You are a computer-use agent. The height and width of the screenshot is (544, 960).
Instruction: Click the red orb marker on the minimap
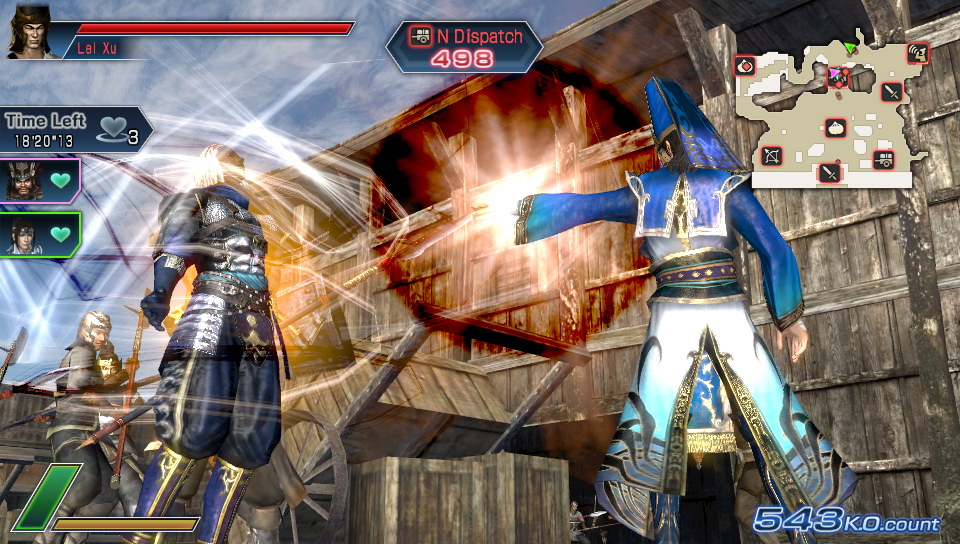(745, 66)
